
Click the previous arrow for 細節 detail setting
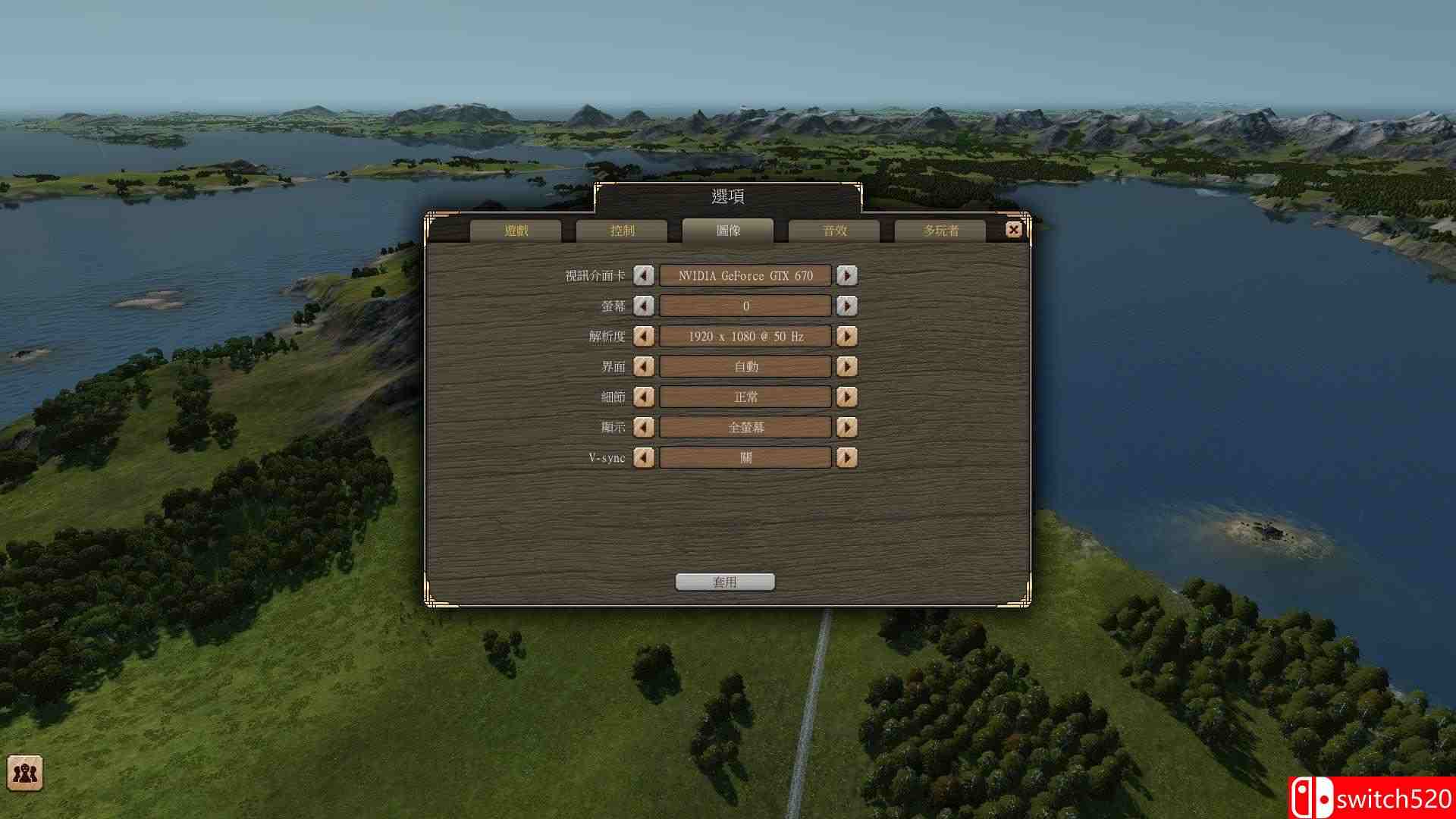[644, 397]
